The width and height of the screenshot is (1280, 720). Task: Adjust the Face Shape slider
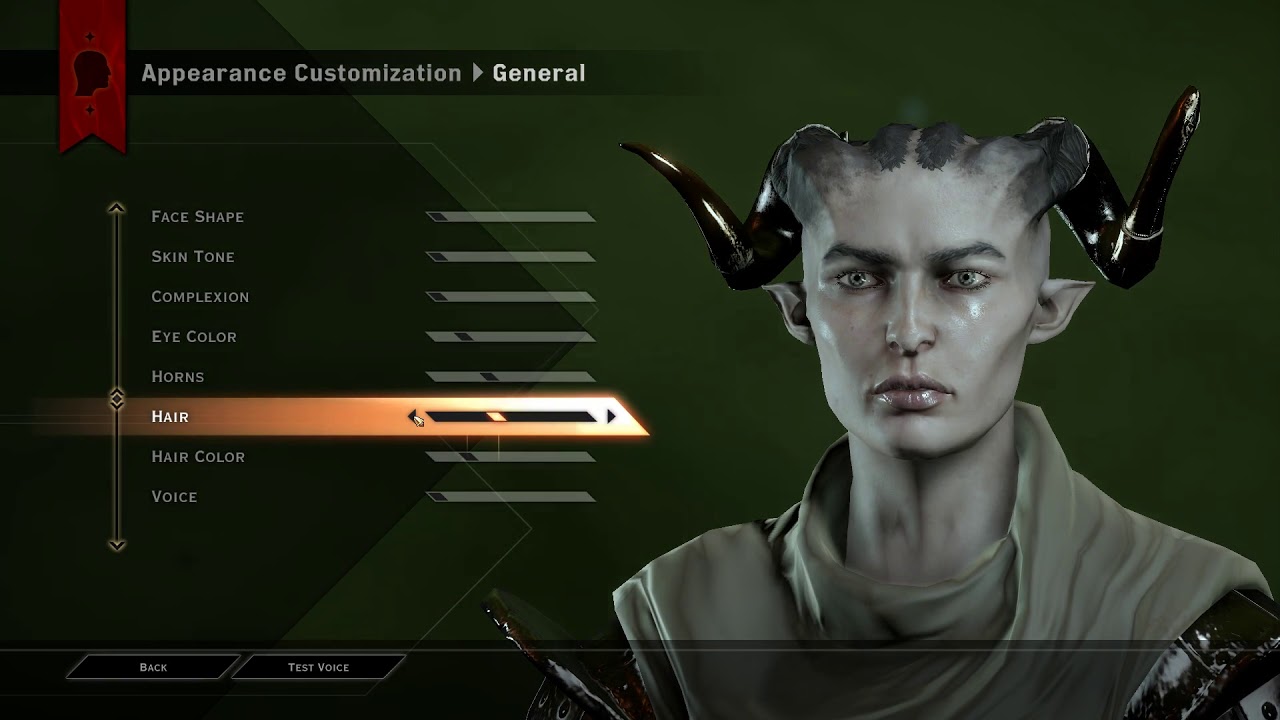pyautogui.click(x=510, y=217)
